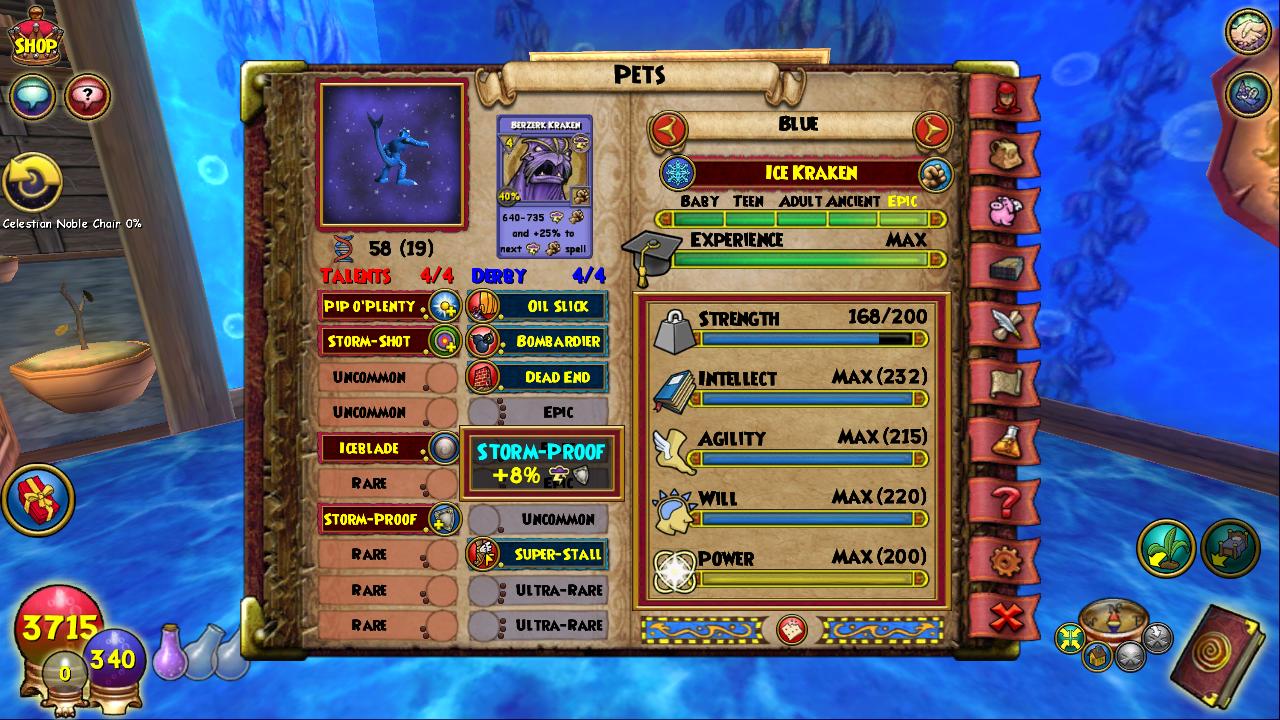1280x720 pixels.
Task: Open the friends list icon
Action: tap(1248, 31)
